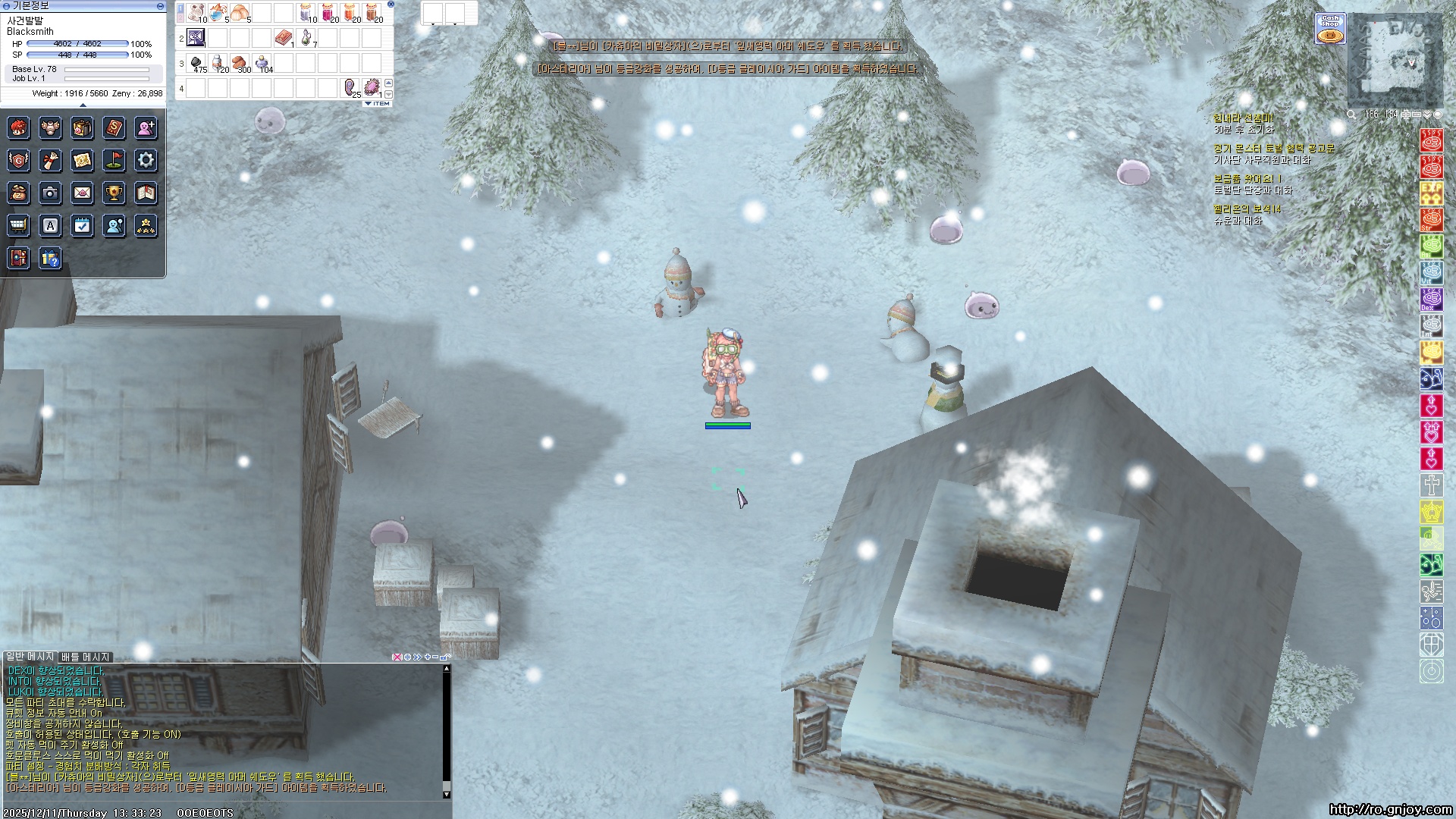Zoom out the minimap with minus button

[x=1416, y=115]
